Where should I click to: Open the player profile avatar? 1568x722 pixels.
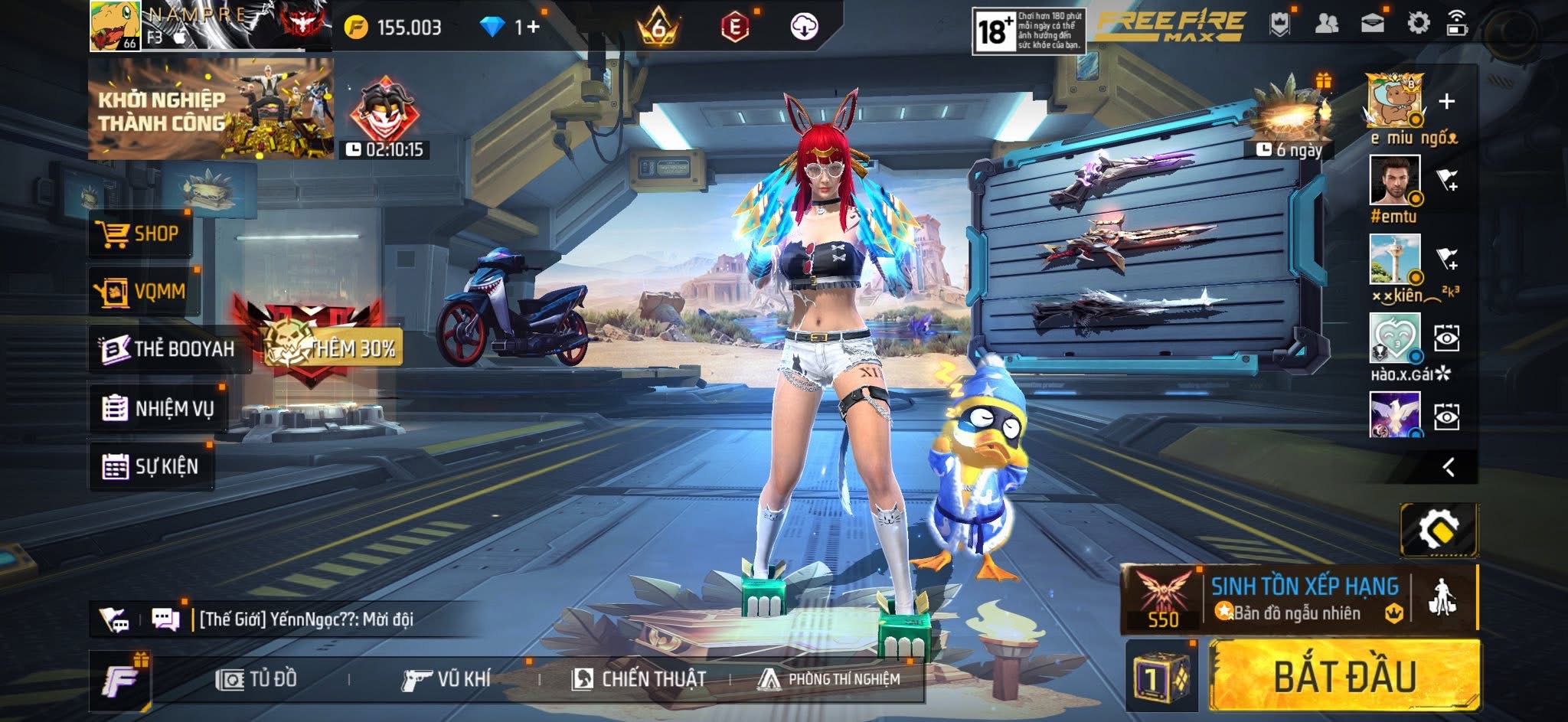[115, 26]
